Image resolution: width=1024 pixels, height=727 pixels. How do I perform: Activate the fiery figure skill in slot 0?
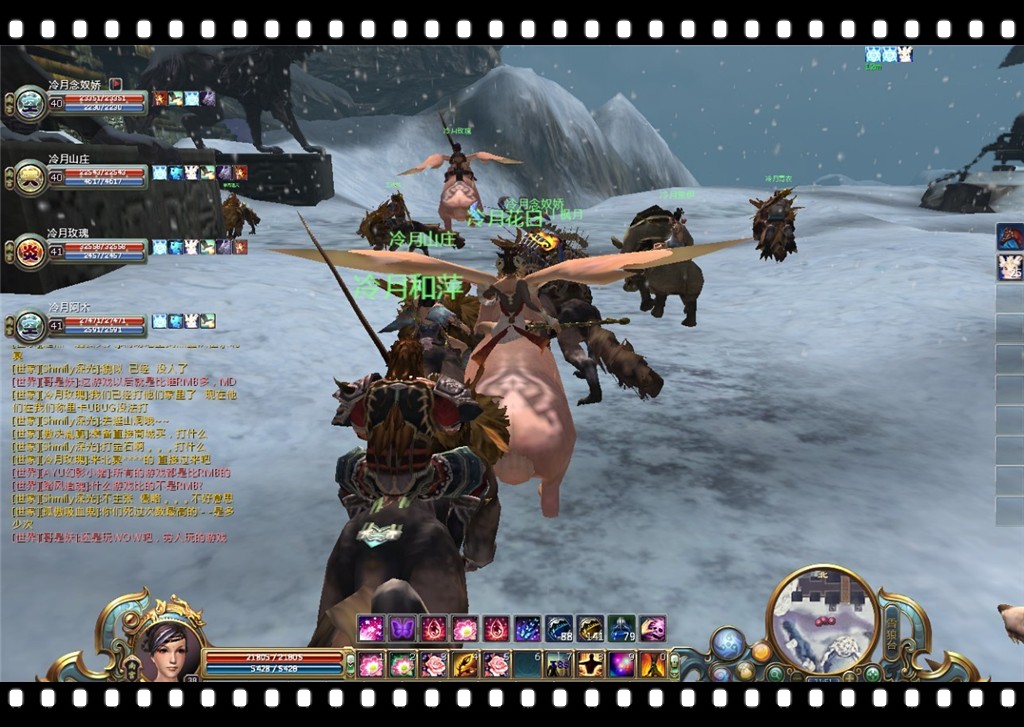point(652,664)
